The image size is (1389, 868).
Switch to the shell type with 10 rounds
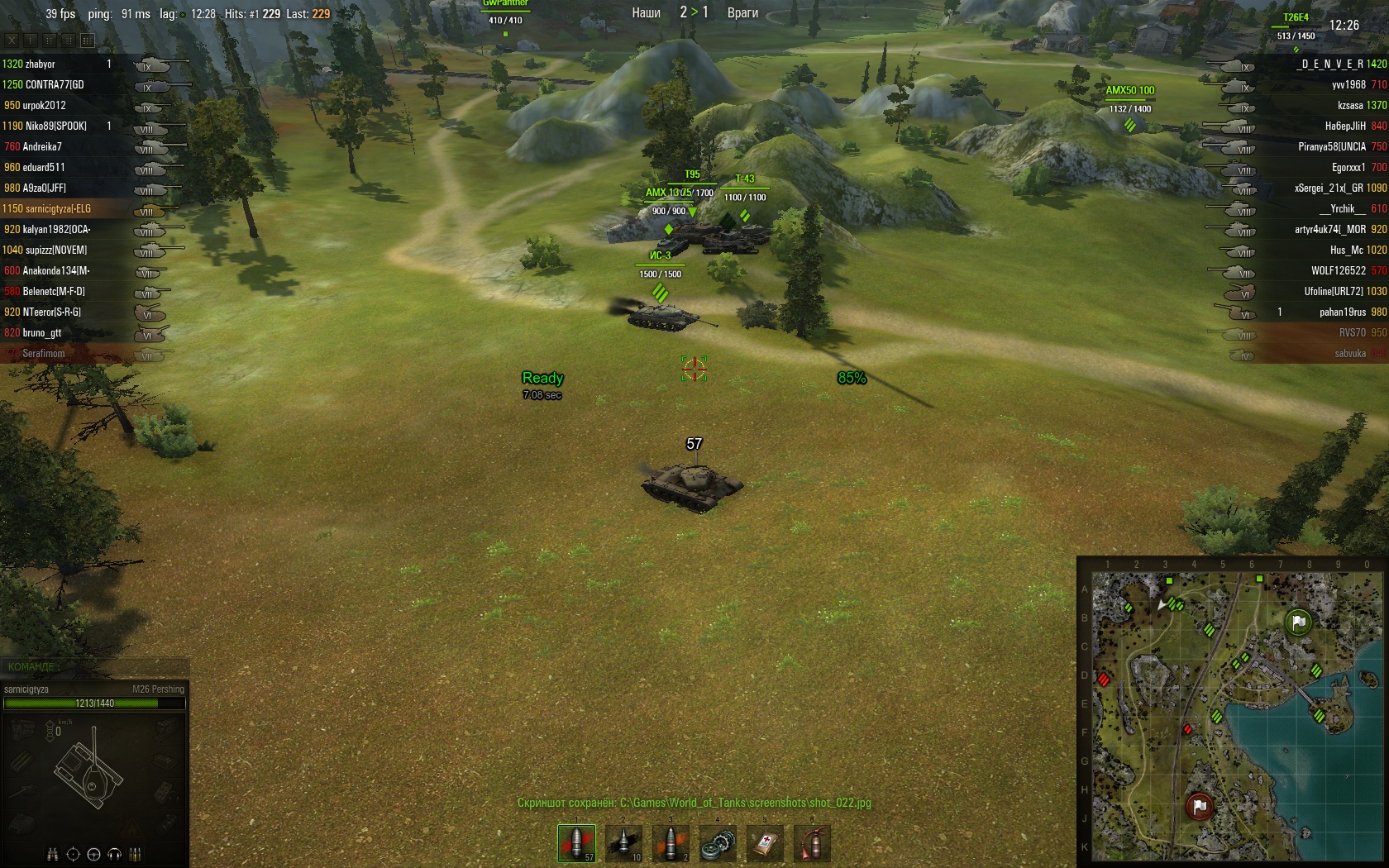tap(623, 843)
